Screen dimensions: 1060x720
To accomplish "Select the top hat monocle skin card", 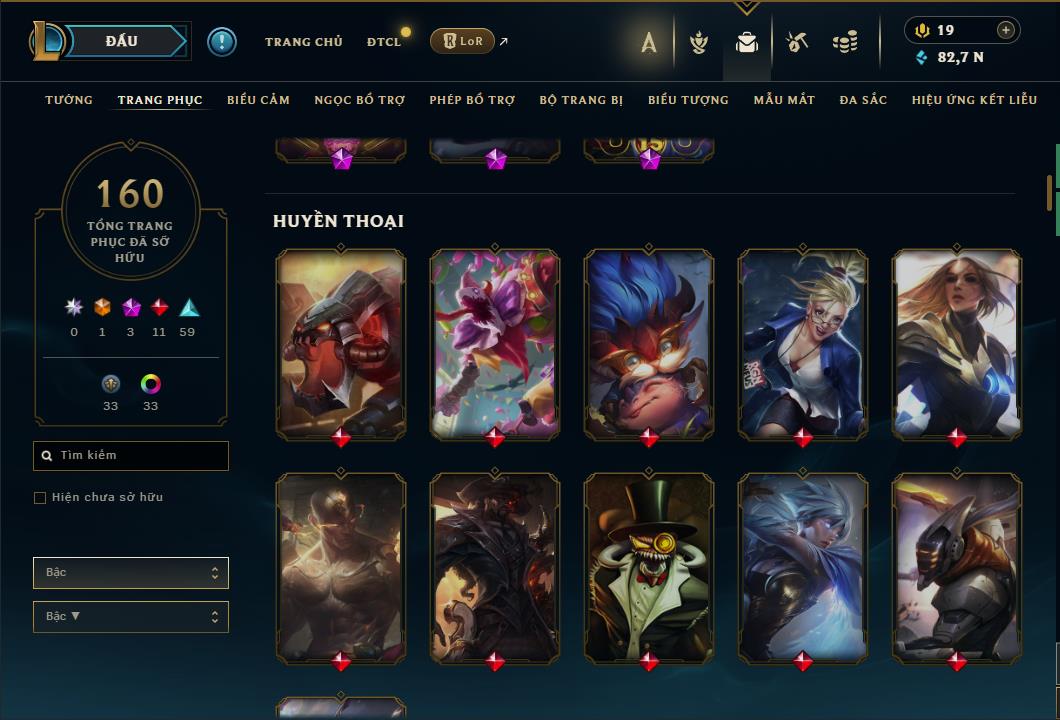I will coord(649,568).
